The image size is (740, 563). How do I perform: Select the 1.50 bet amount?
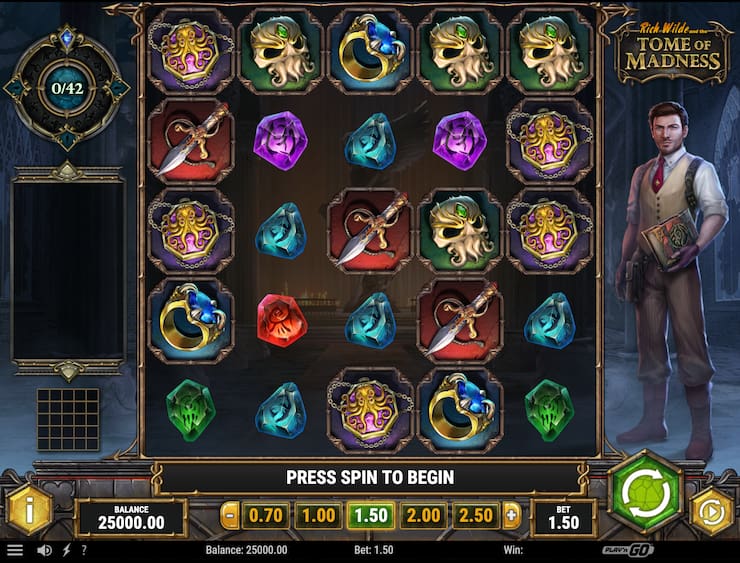pos(370,516)
